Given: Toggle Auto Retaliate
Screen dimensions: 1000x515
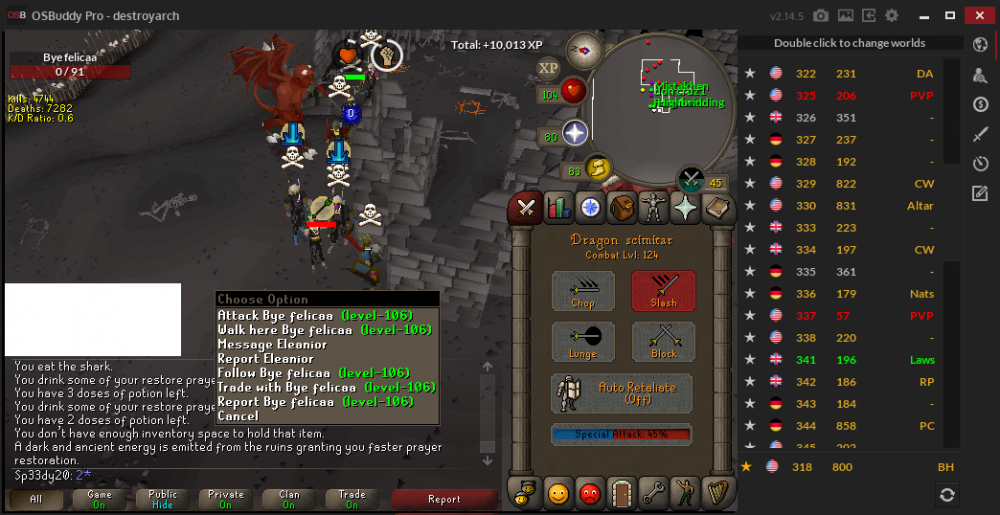Looking at the screenshot, I should point(622,393).
